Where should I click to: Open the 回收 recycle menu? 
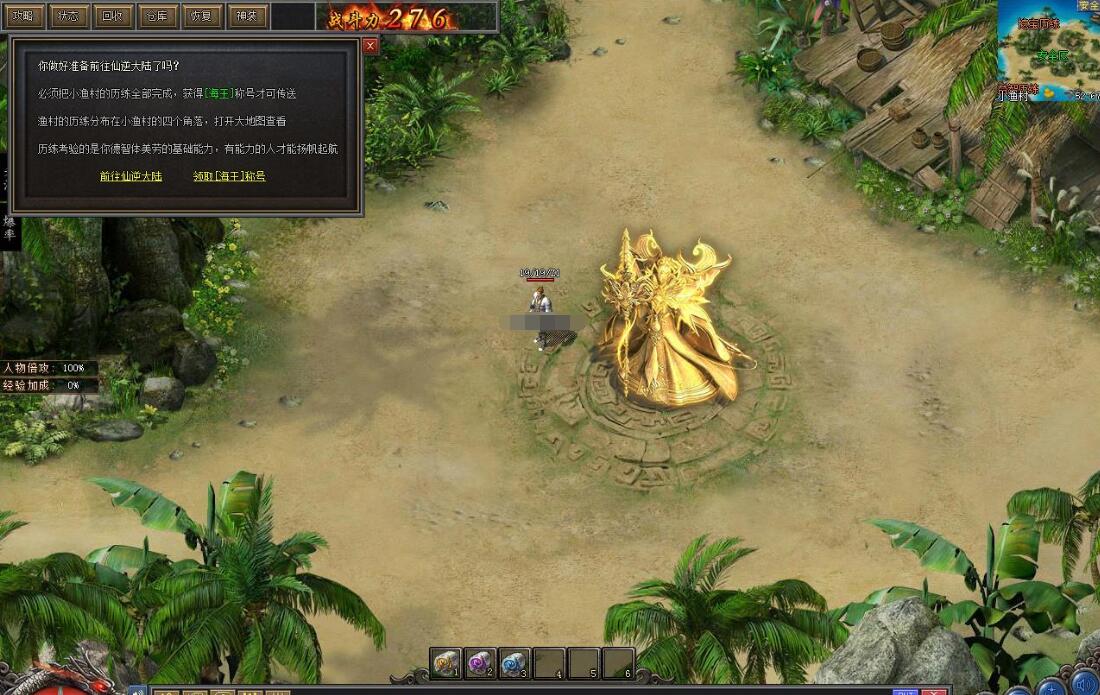pyautogui.click(x=112, y=16)
